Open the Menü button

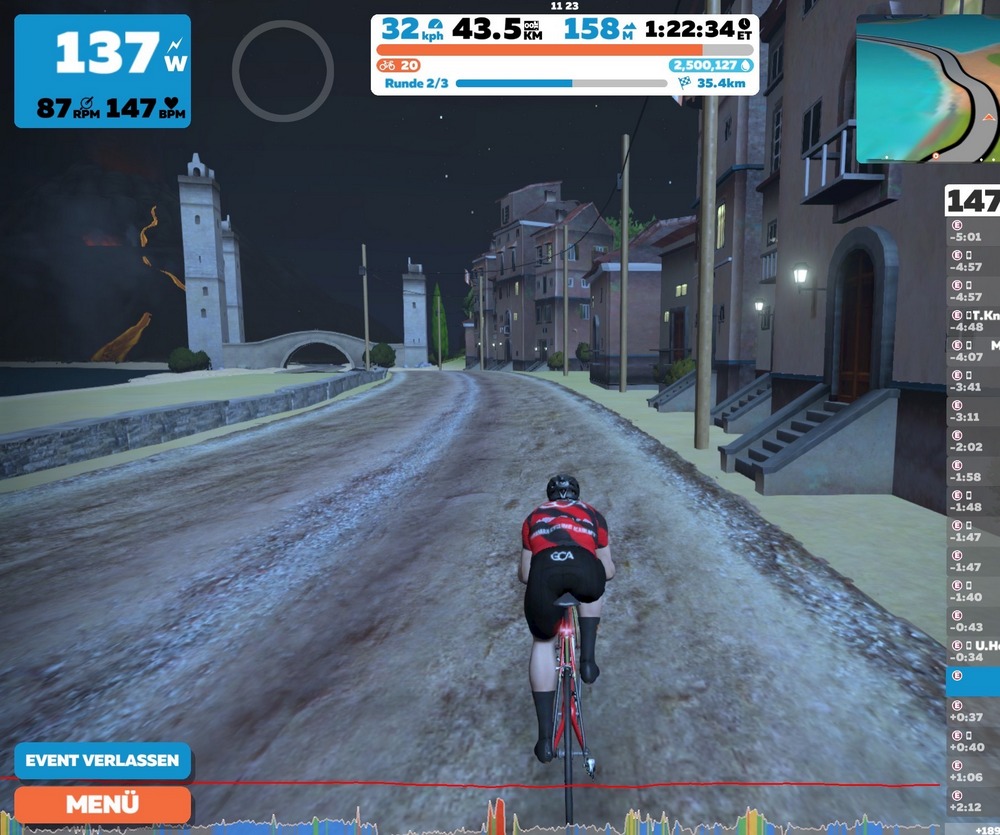(x=102, y=804)
